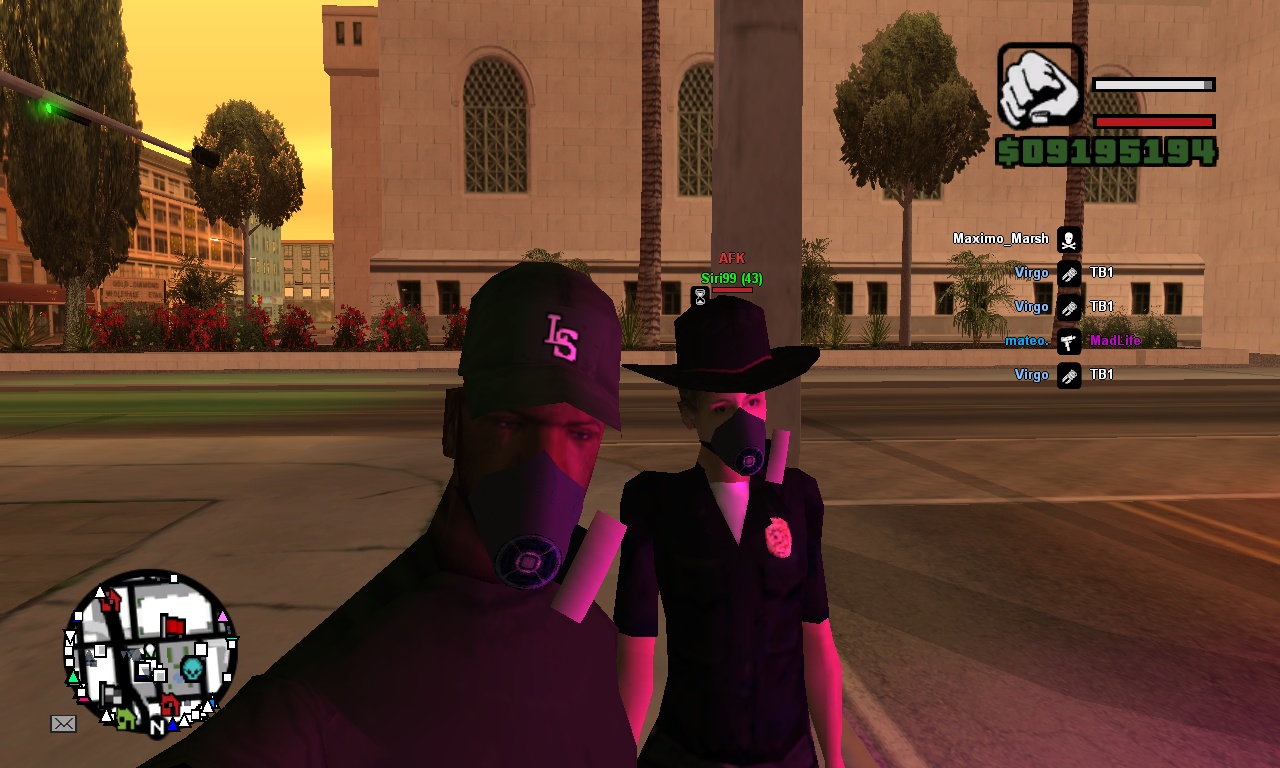Click the fist weapon icon
Viewport: 1280px width, 768px height.
(1041, 85)
